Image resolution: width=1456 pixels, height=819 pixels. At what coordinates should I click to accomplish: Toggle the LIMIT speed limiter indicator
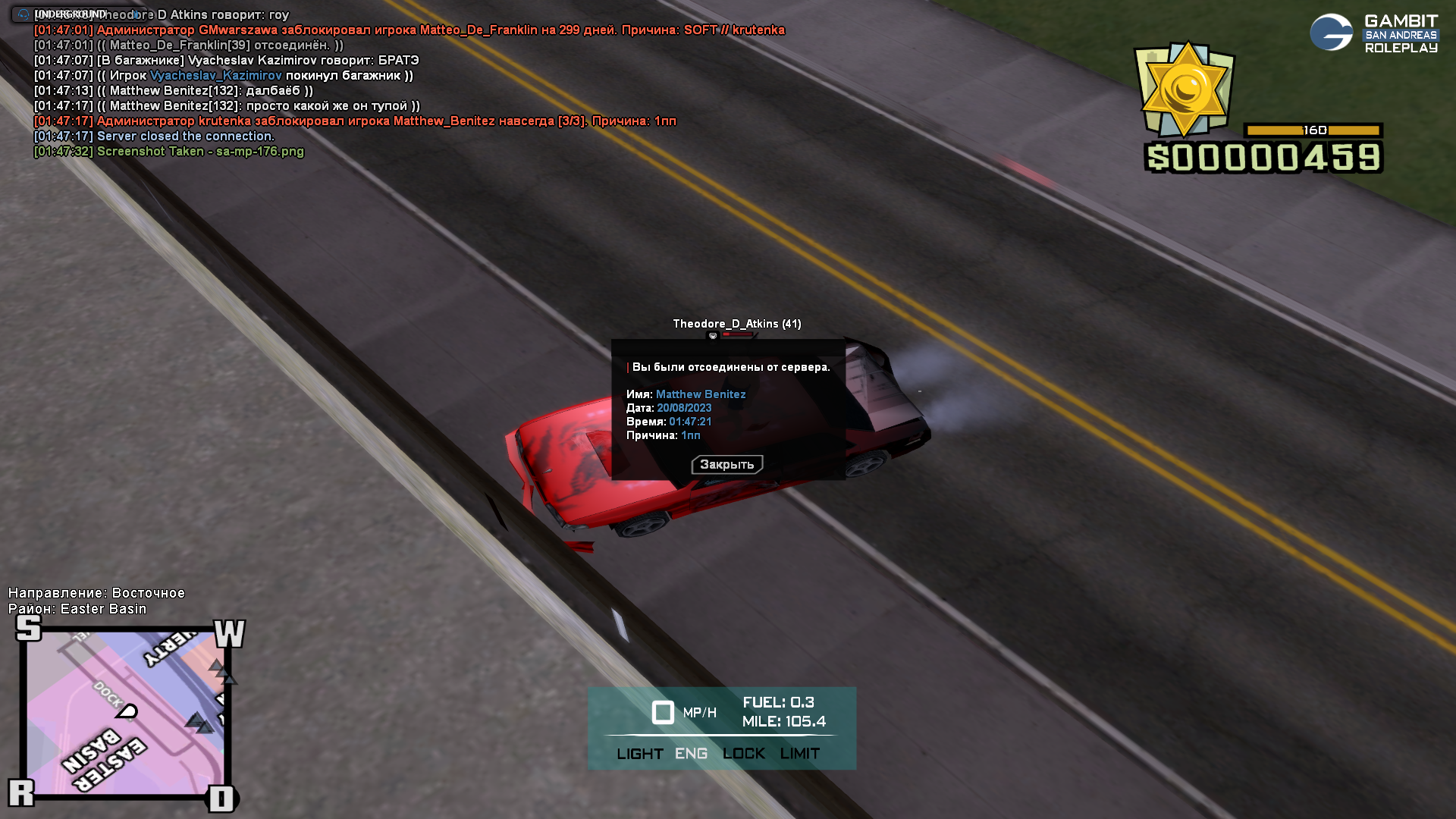(799, 754)
